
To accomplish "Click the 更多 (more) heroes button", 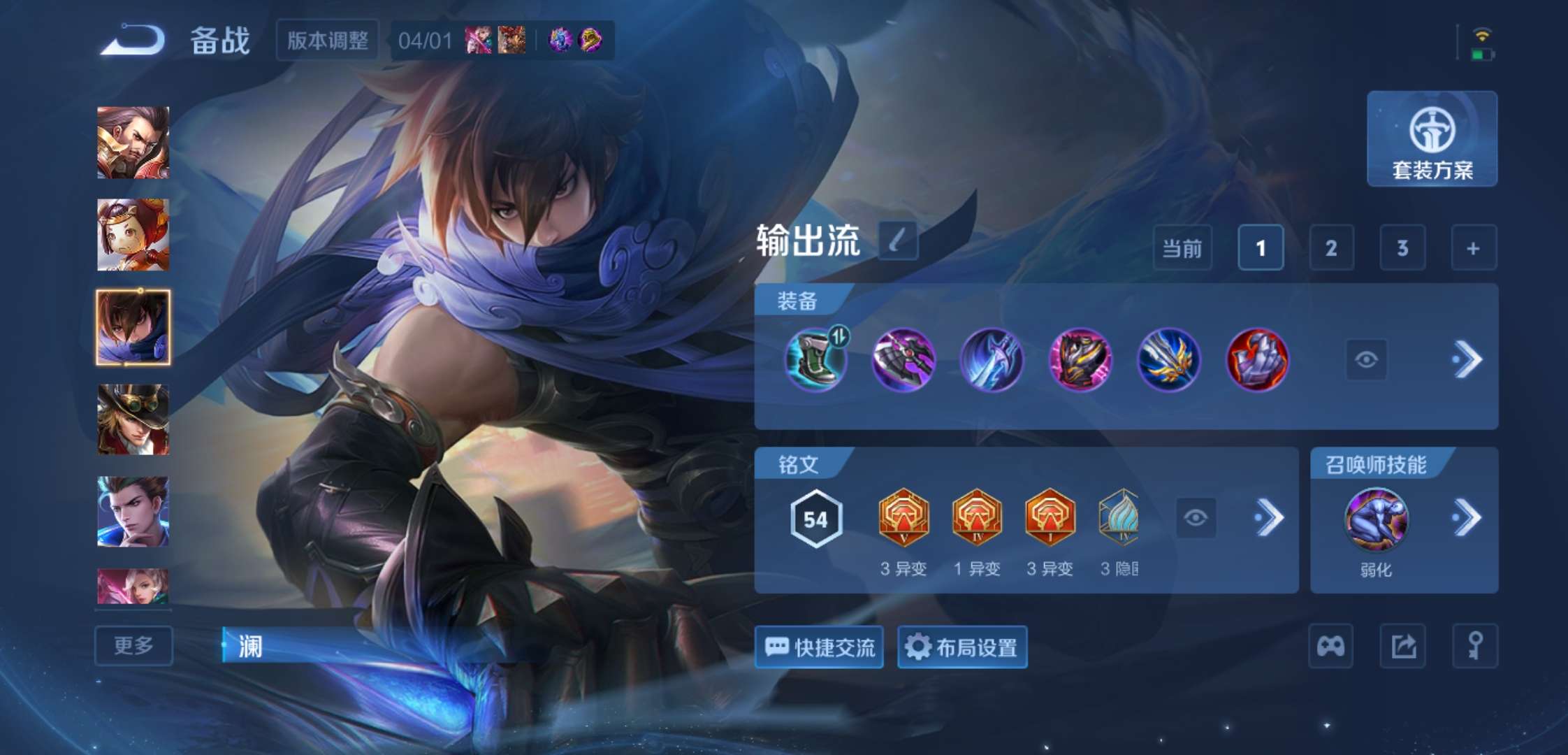I will pos(133,647).
